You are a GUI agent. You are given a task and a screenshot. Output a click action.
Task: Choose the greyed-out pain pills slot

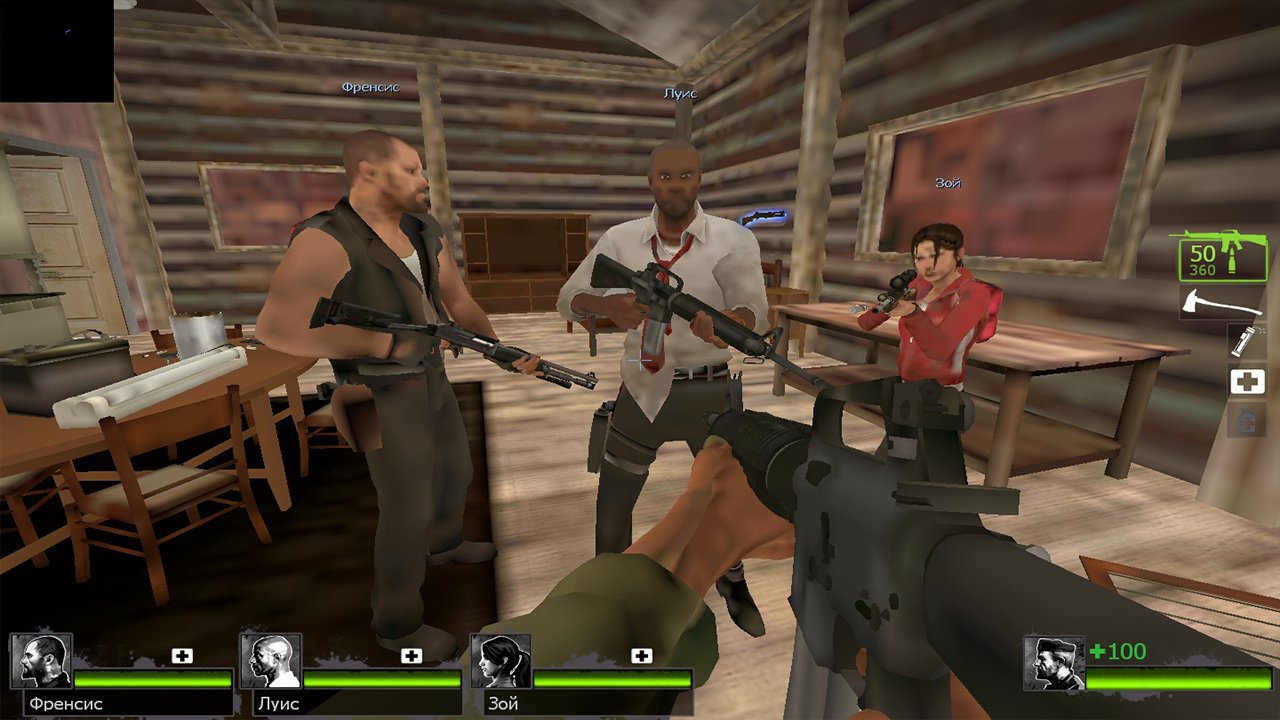(x=1247, y=419)
